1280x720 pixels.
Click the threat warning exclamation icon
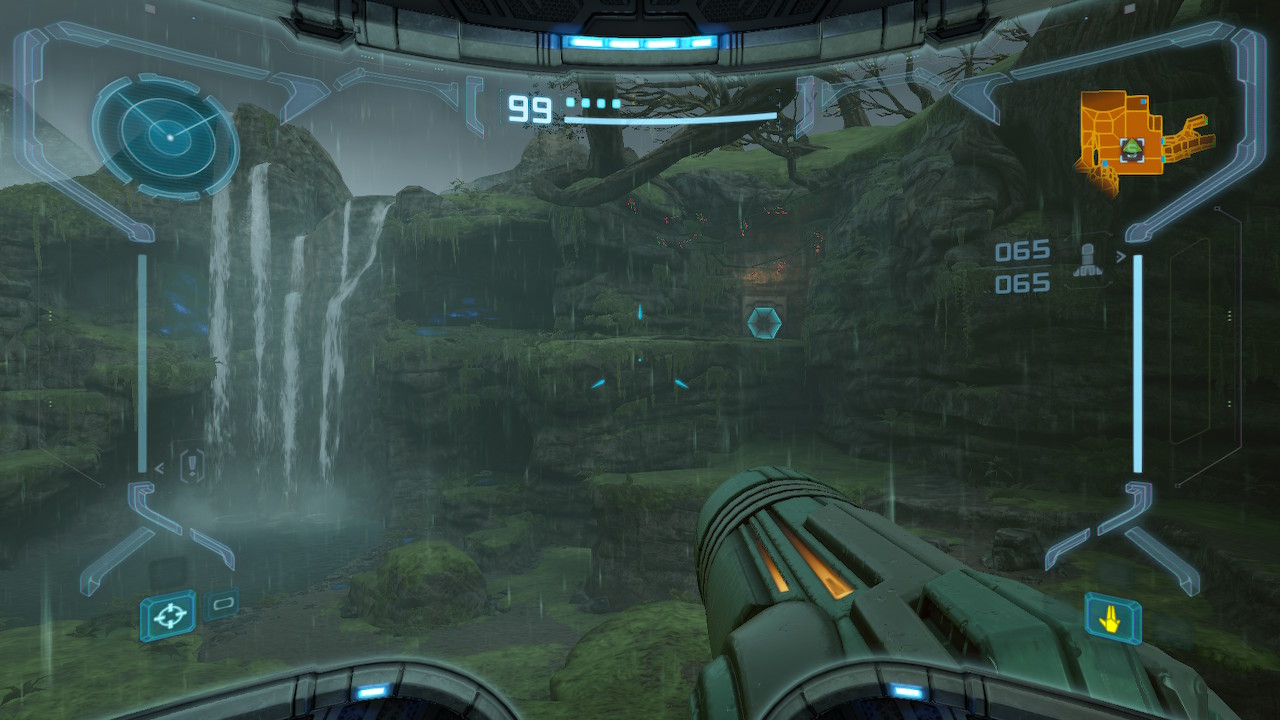click(192, 466)
